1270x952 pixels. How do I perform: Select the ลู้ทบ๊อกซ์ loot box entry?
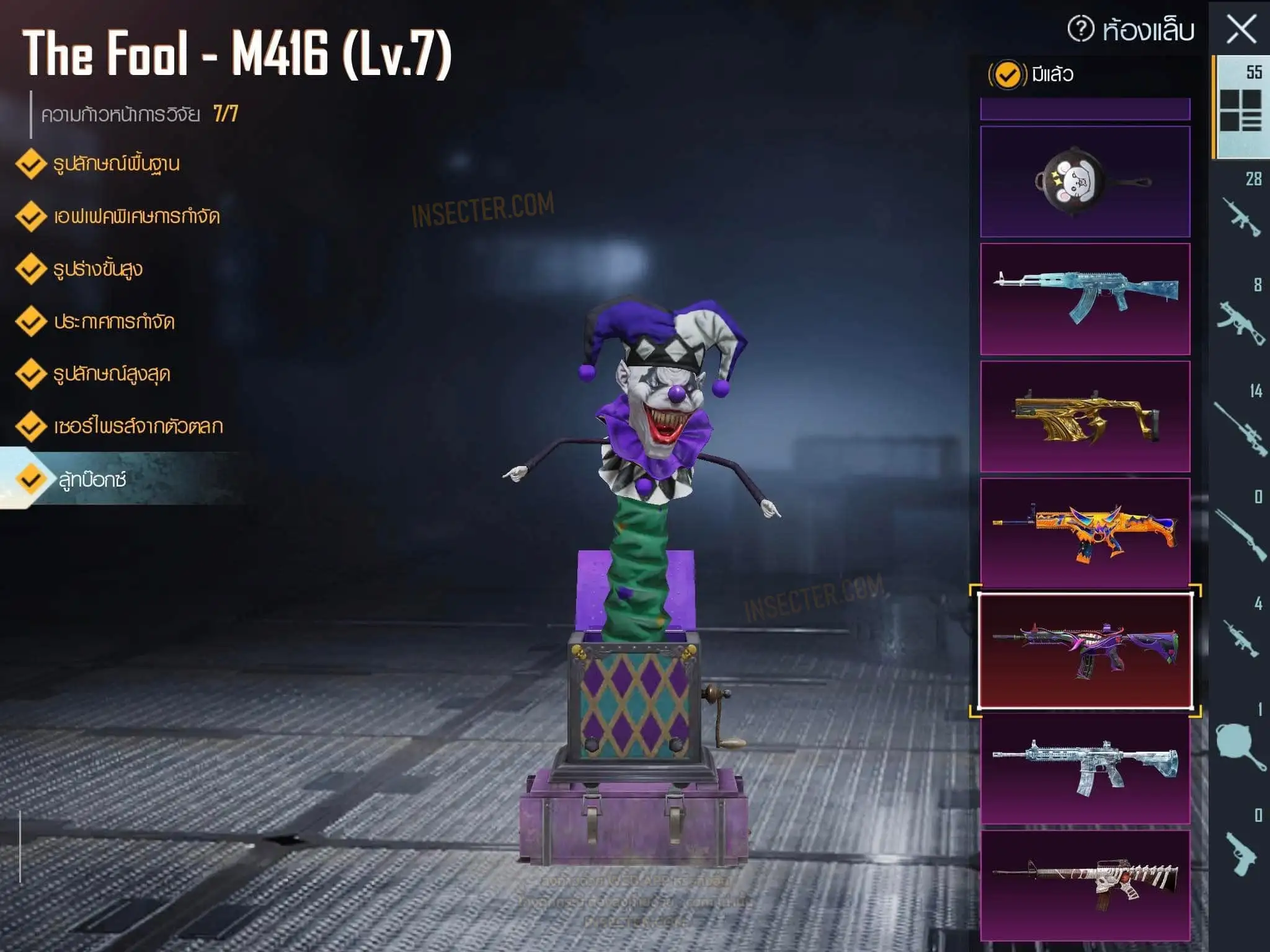coord(92,479)
